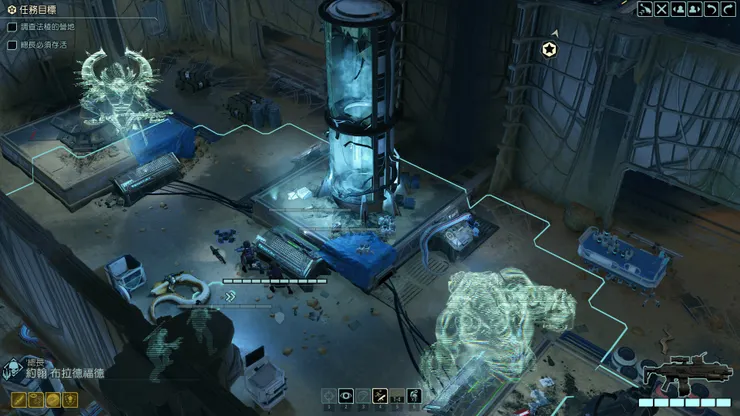
Task: Open the mission objectives panel header
Action: [x=40, y=9]
